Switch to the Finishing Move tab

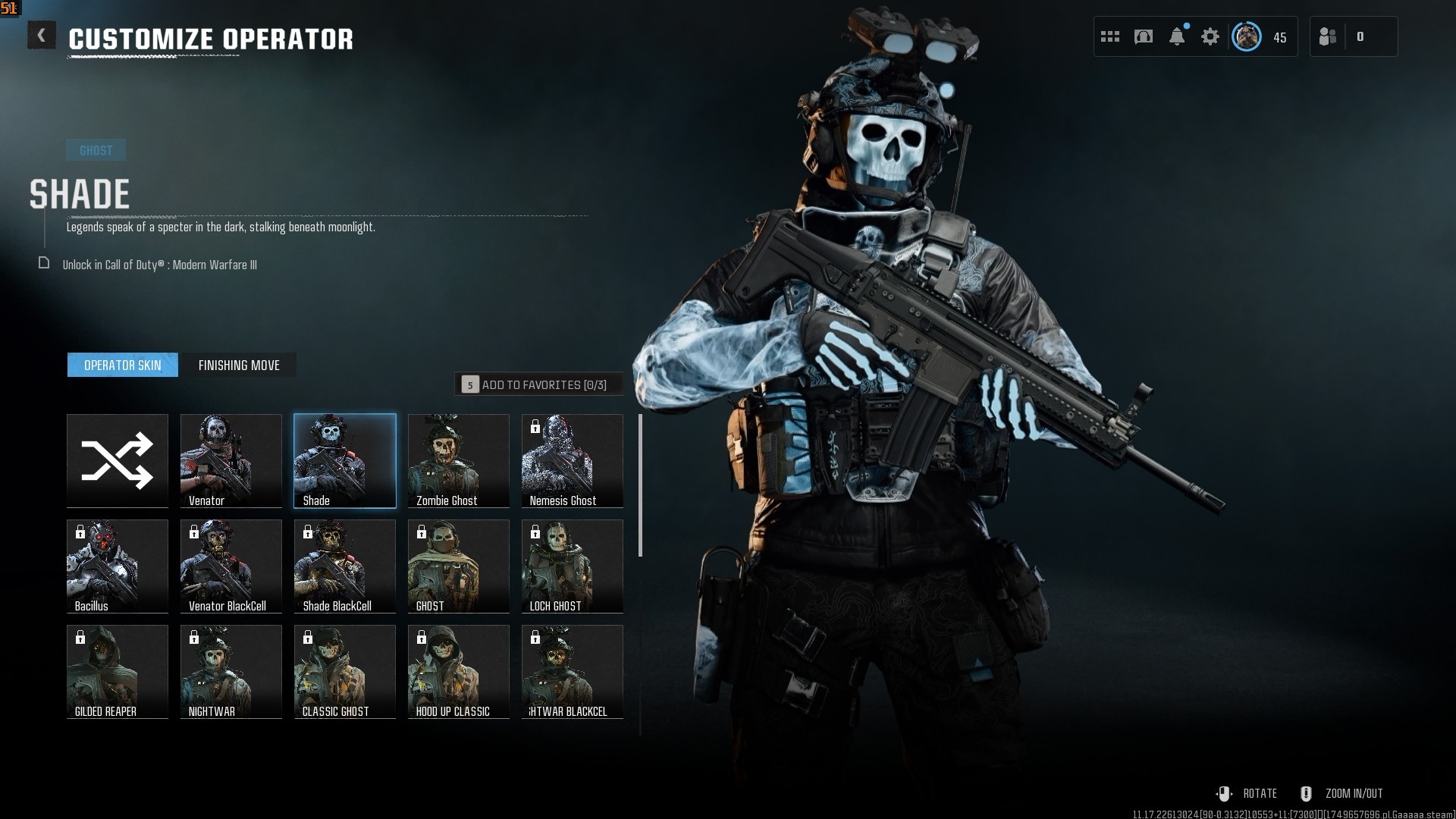[239, 366]
